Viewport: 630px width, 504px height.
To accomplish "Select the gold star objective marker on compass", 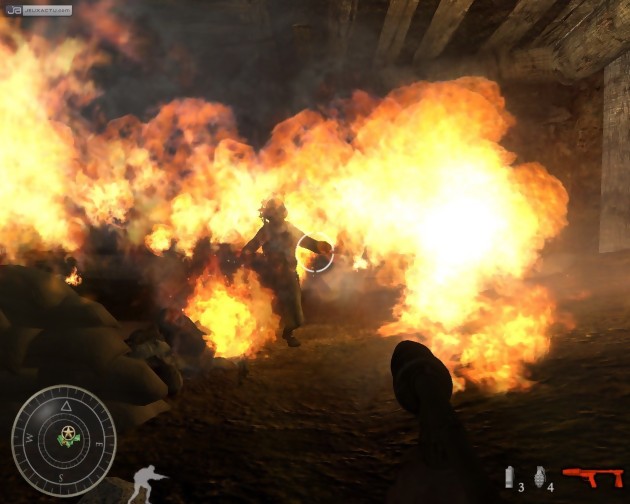I will (68, 435).
